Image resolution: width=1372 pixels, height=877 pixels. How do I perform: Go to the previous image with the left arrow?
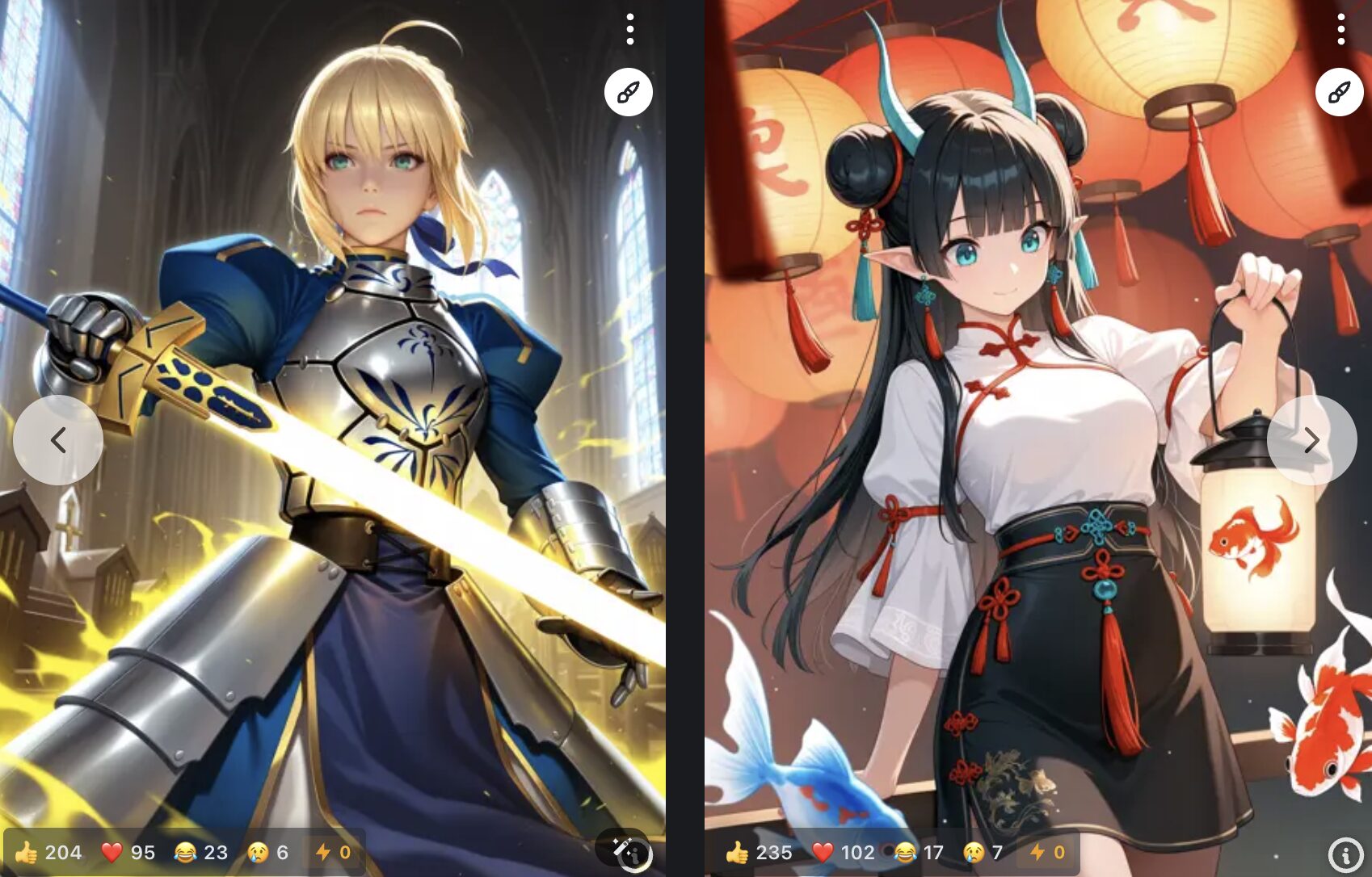tap(57, 438)
